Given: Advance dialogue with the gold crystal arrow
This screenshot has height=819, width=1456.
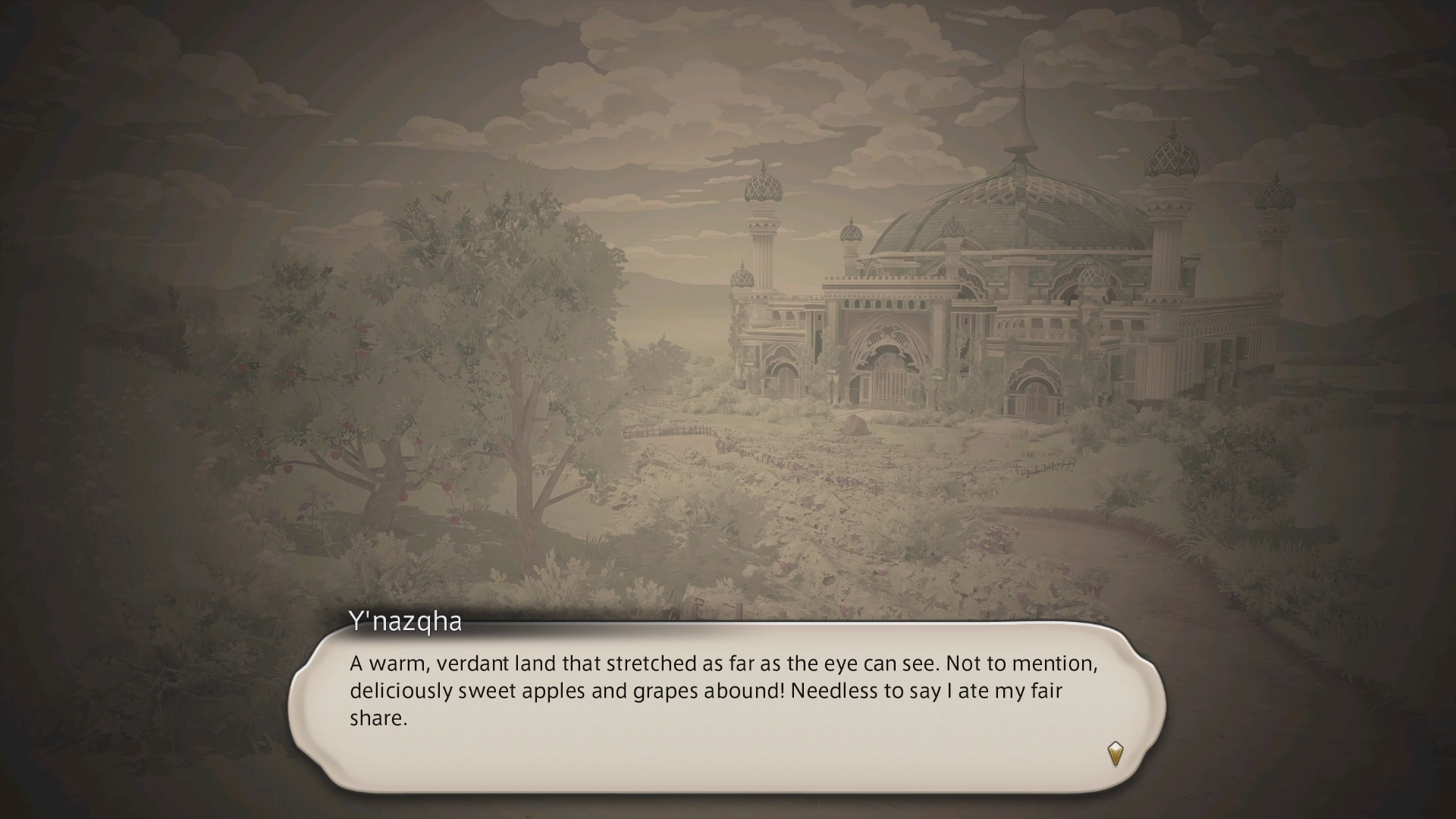Looking at the screenshot, I should tap(1115, 753).
